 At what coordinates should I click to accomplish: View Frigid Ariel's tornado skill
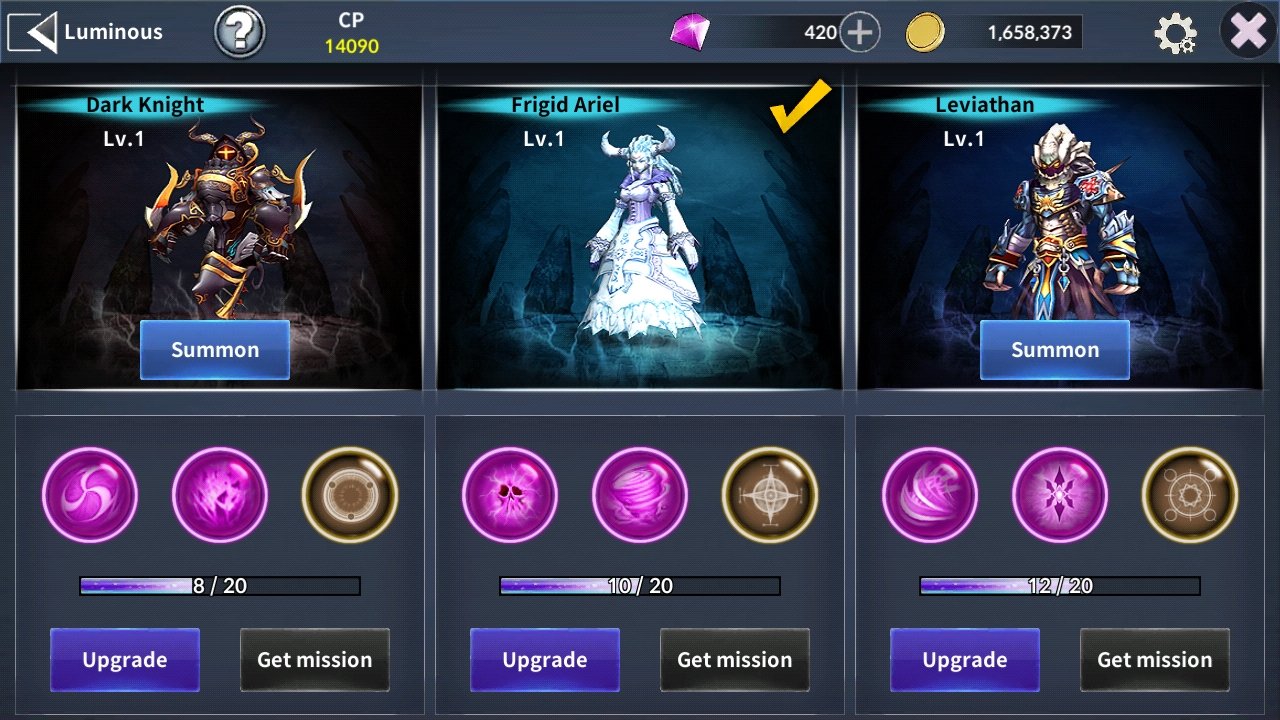(x=640, y=495)
